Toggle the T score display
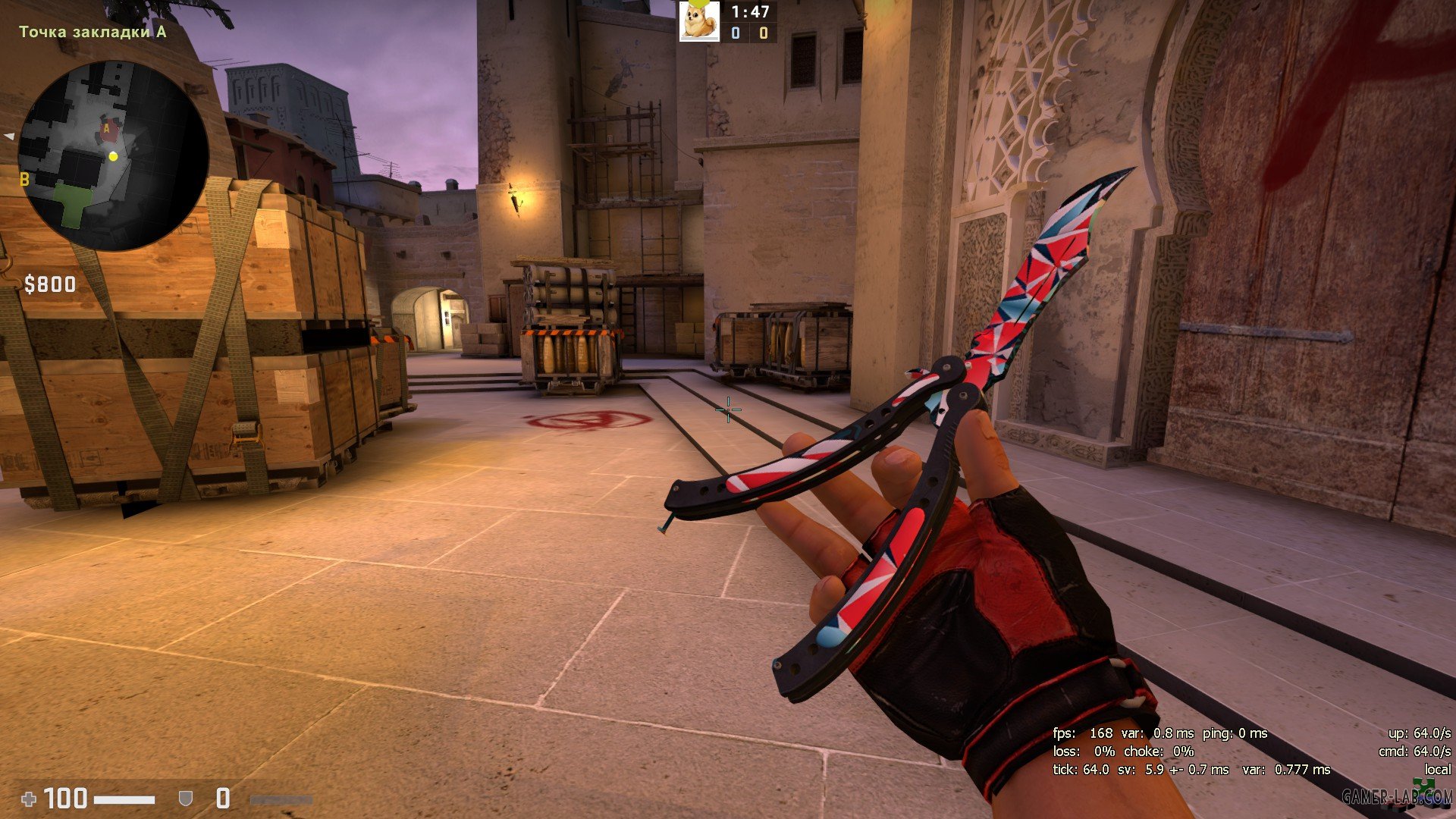 (x=762, y=33)
